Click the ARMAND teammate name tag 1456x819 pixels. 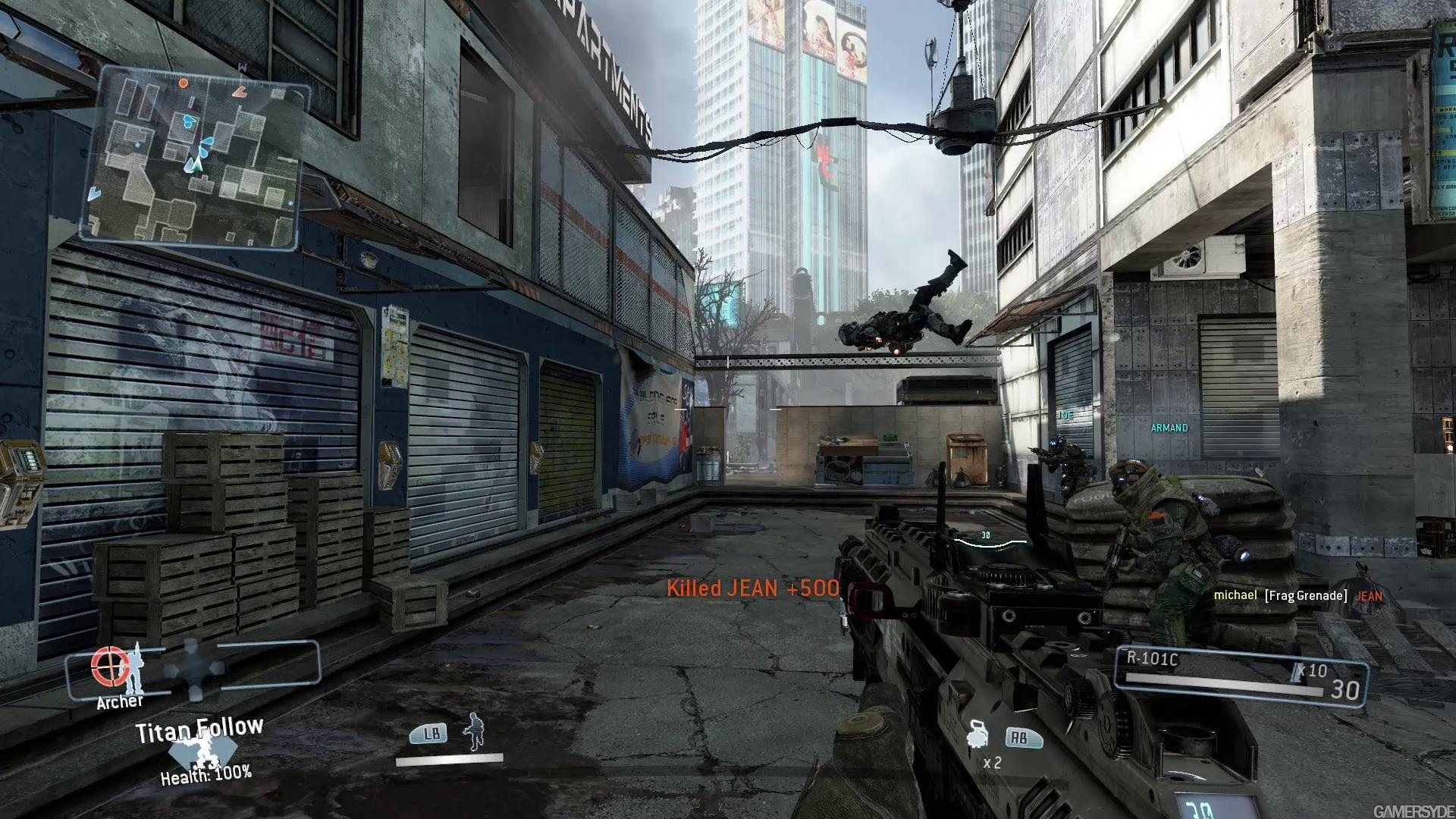(x=1169, y=428)
